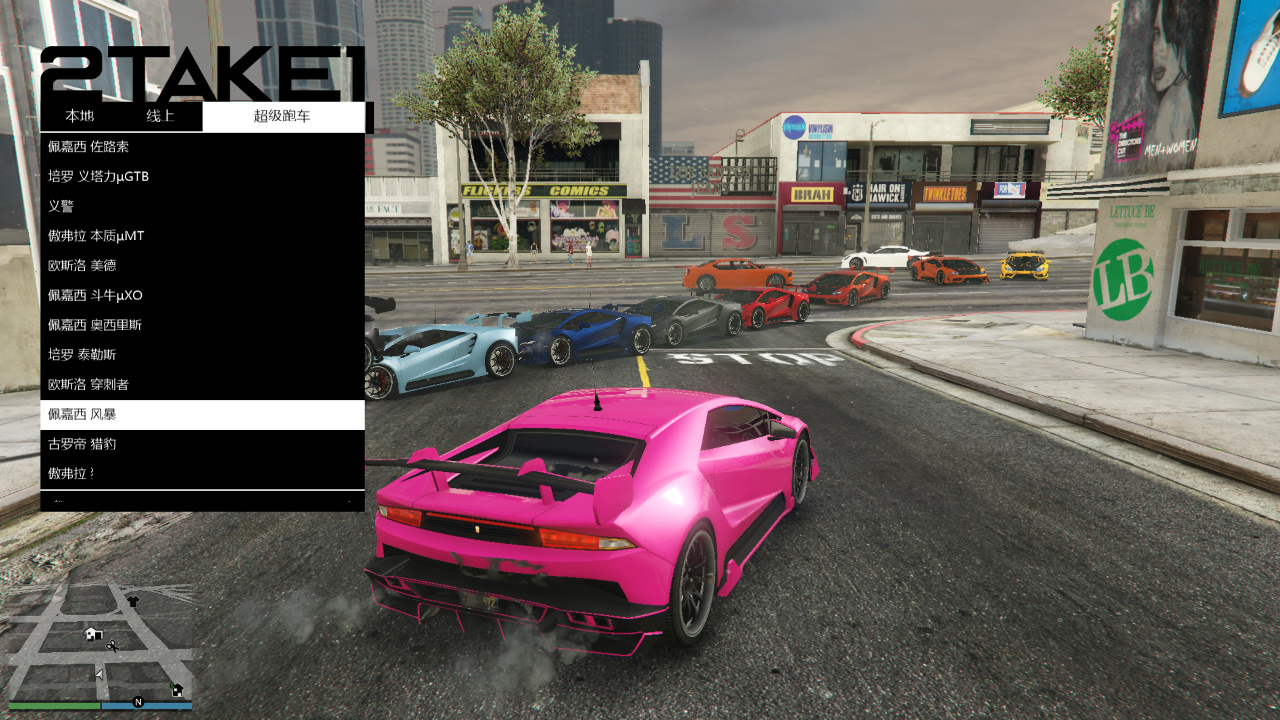1280x720 pixels.
Task: Choose the 傲弗拉 本质µMT row
Action: [202, 236]
